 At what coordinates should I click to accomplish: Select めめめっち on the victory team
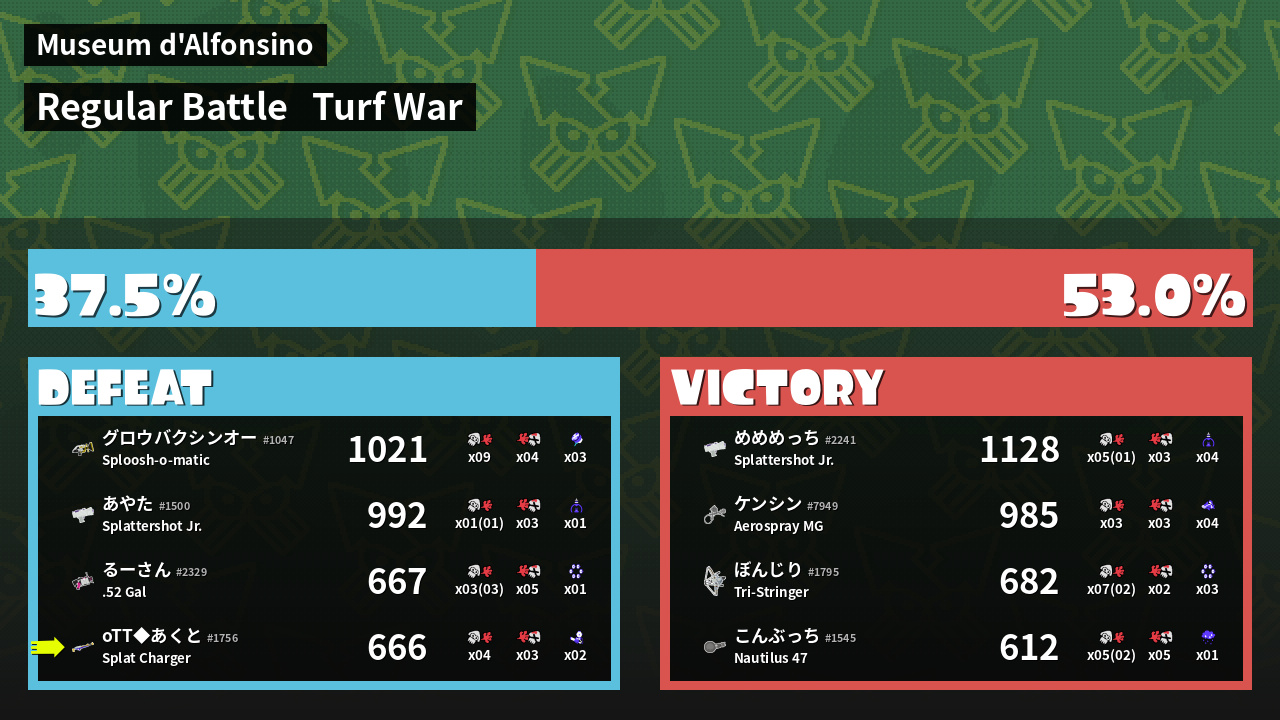tap(956, 449)
